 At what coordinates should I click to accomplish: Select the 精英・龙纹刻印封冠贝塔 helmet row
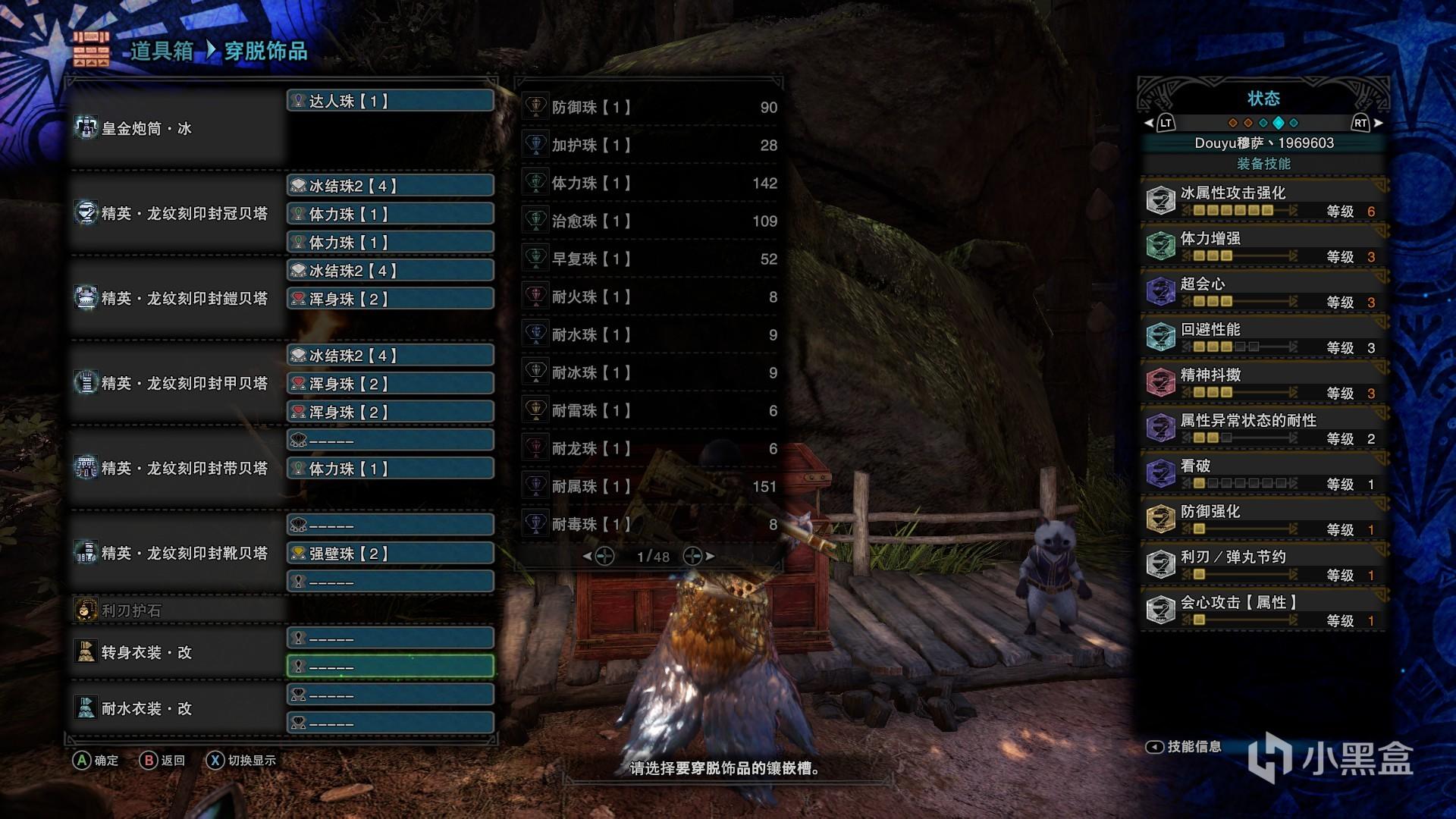pyautogui.click(x=177, y=213)
